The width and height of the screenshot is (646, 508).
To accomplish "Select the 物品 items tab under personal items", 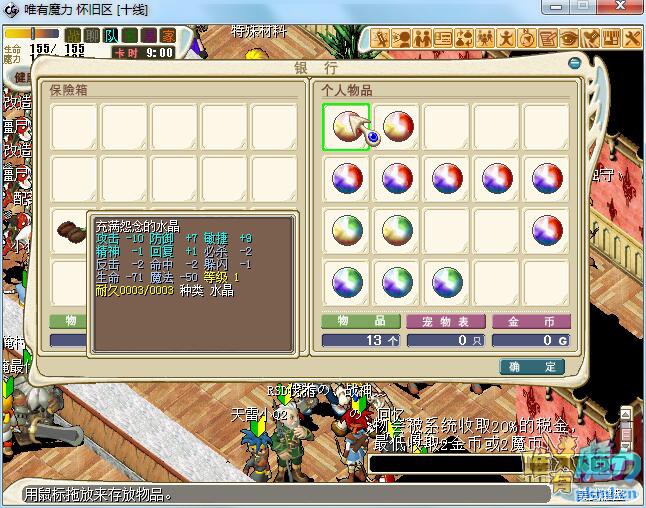I will click(x=359, y=322).
